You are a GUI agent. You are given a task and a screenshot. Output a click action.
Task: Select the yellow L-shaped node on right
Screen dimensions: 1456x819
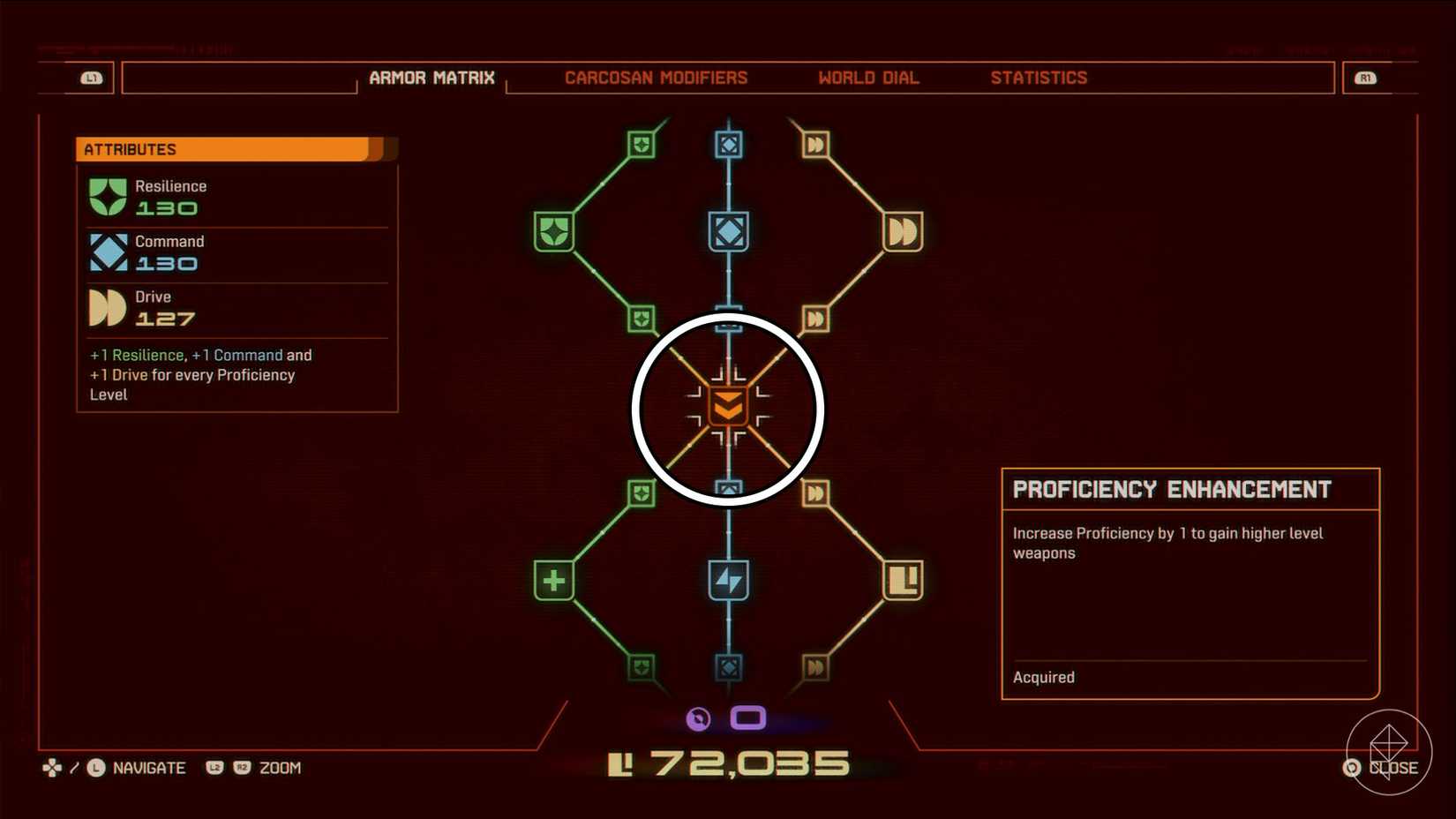(901, 582)
